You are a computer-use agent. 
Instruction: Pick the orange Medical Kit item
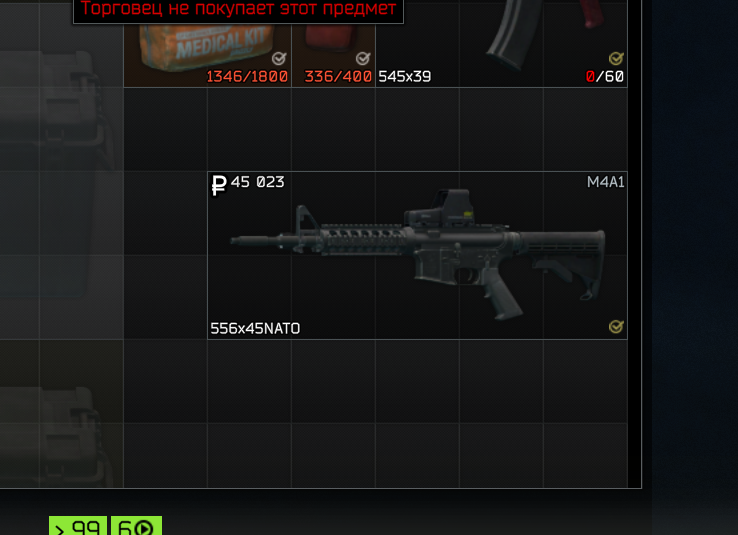click(208, 44)
